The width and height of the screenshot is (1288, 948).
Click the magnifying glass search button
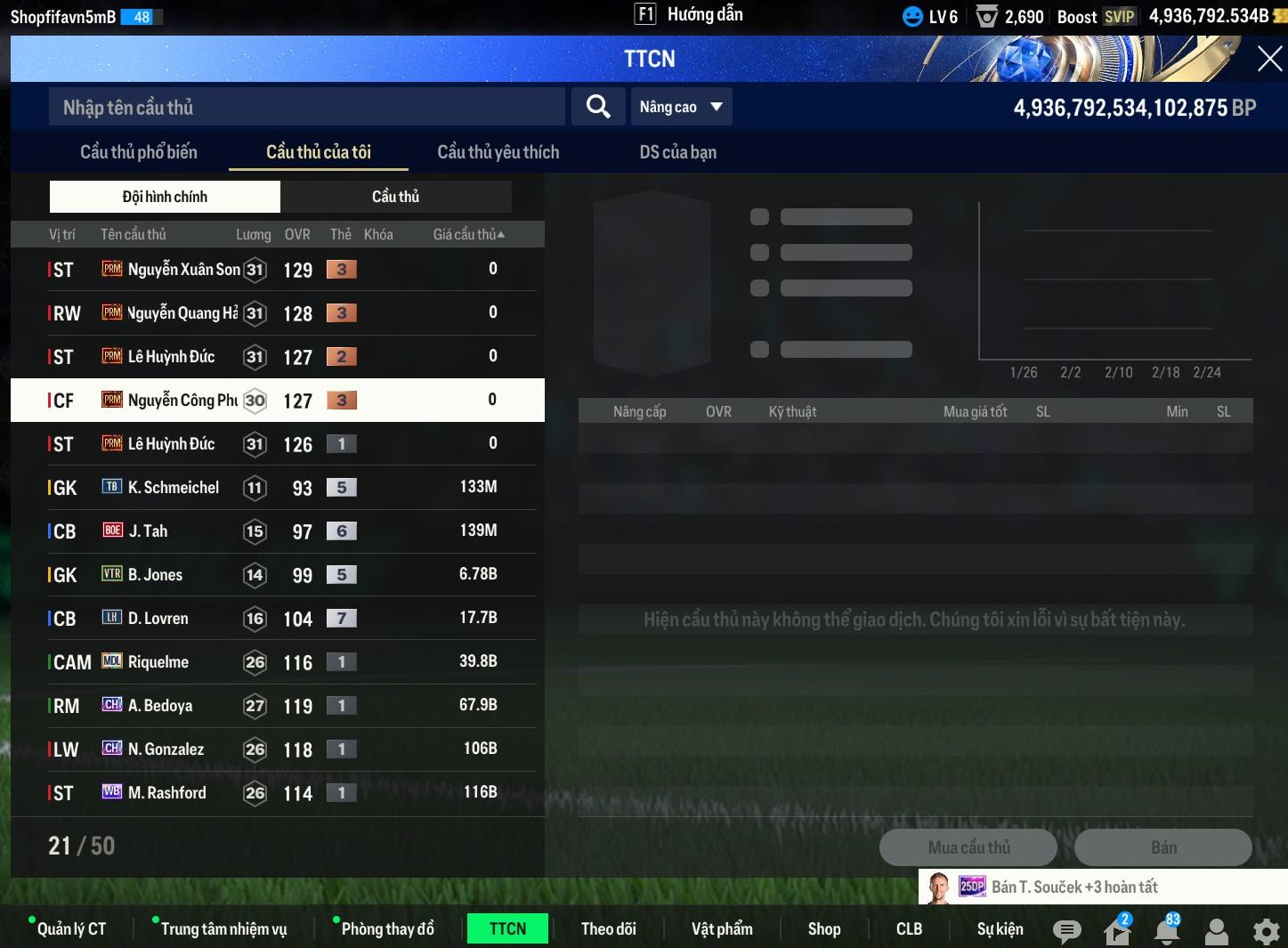coord(598,107)
